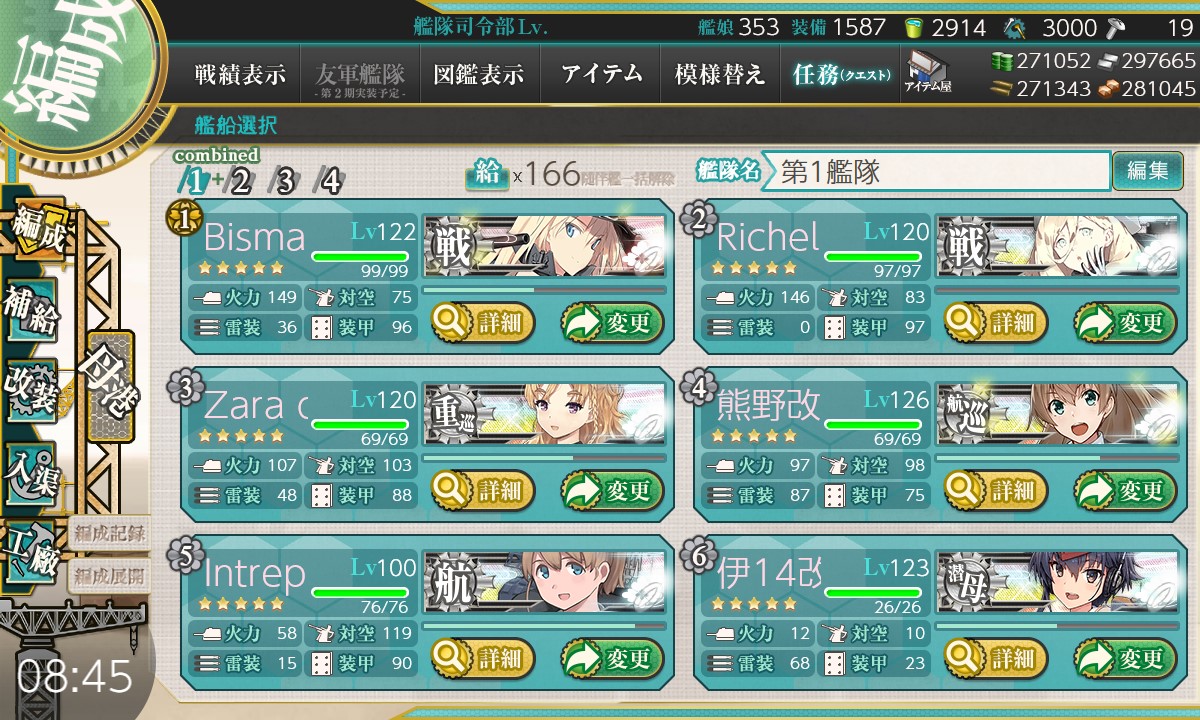Switch to fleet tab 4
Viewport: 1200px width, 720px height.
click(329, 181)
